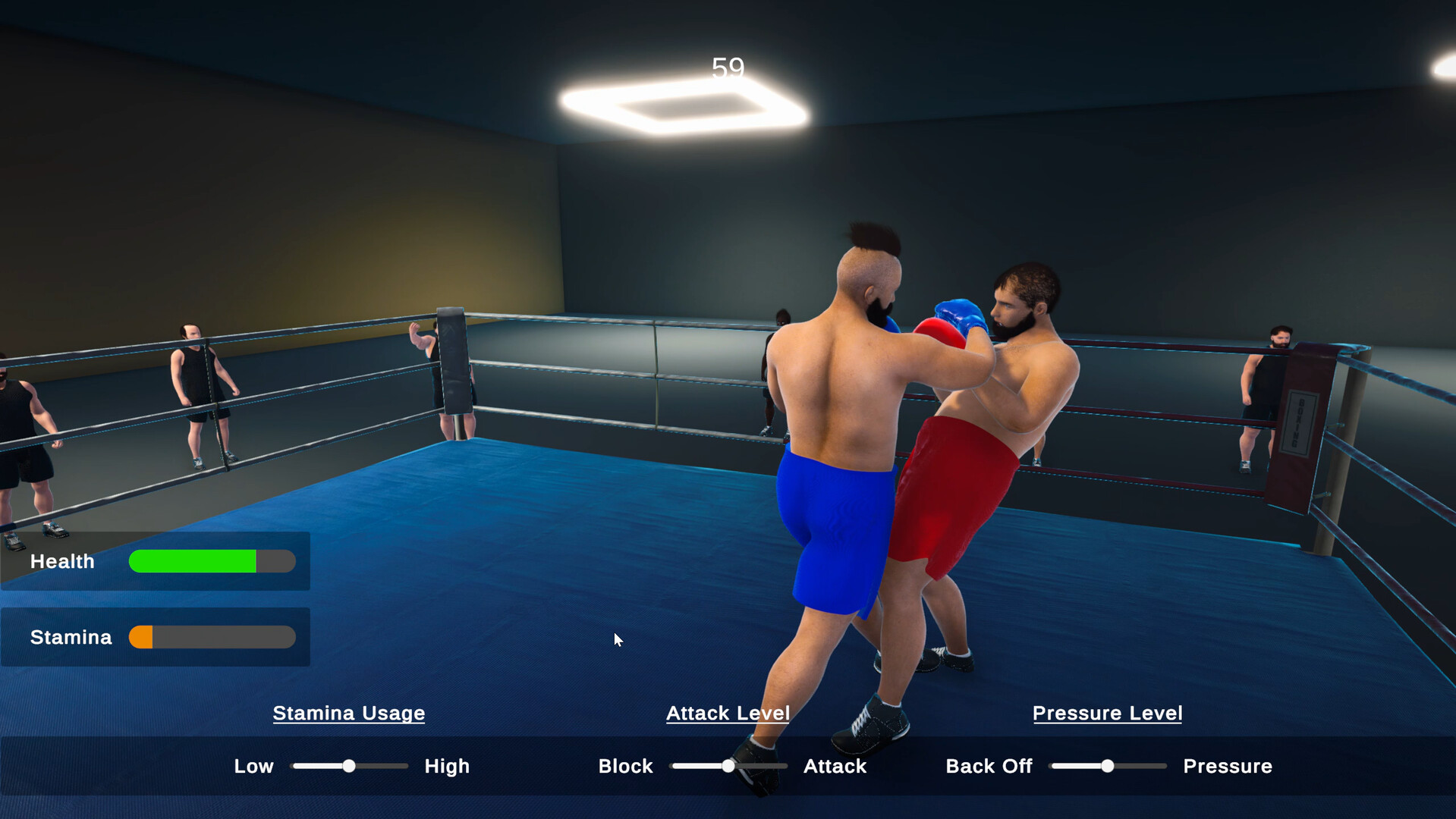The image size is (1456, 819).
Task: Click the Attack Level slider handle
Action: (728, 767)
